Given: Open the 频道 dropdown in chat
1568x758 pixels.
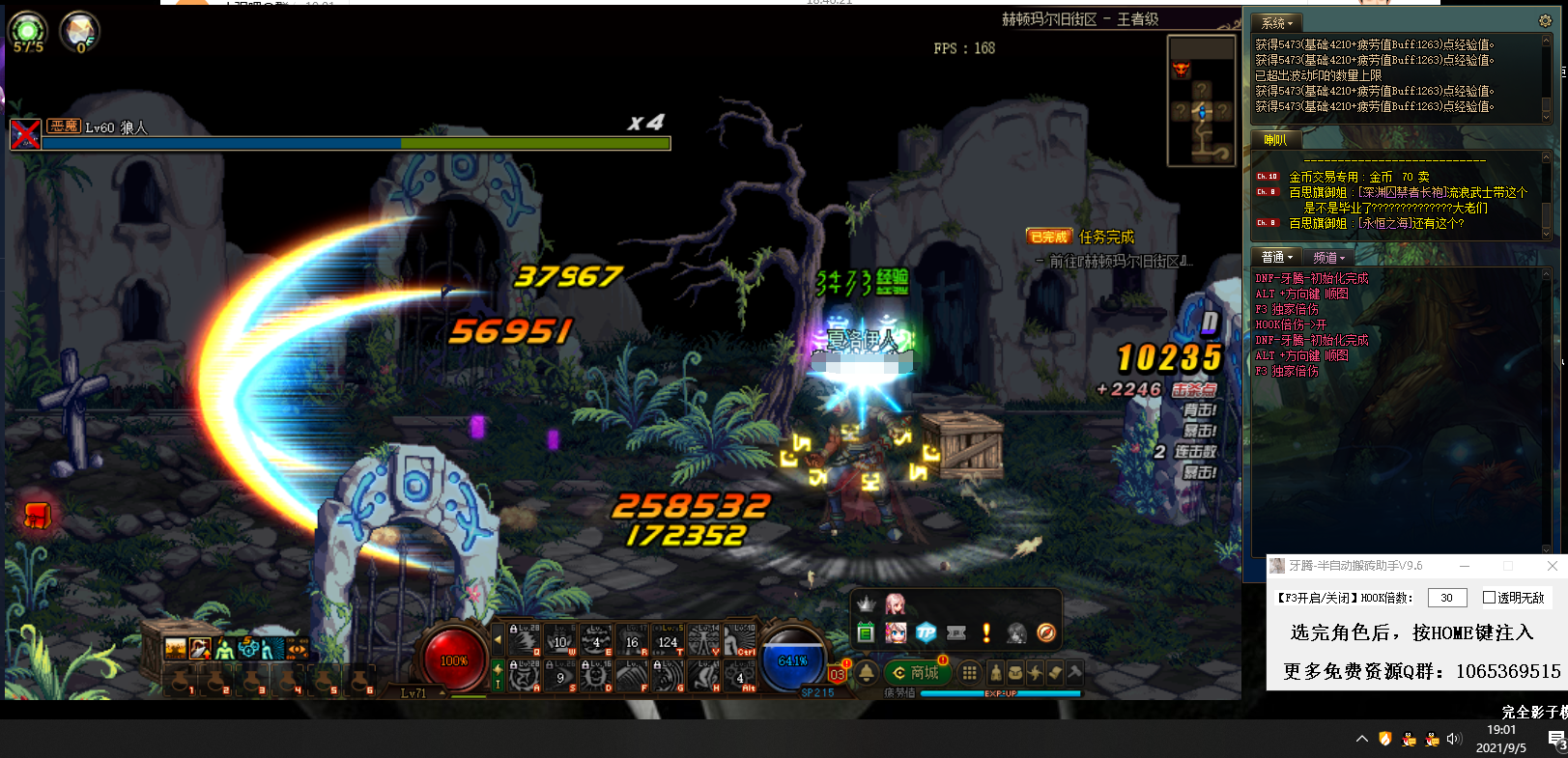Looking at the screenshot, I should (x=1328, y=257).
